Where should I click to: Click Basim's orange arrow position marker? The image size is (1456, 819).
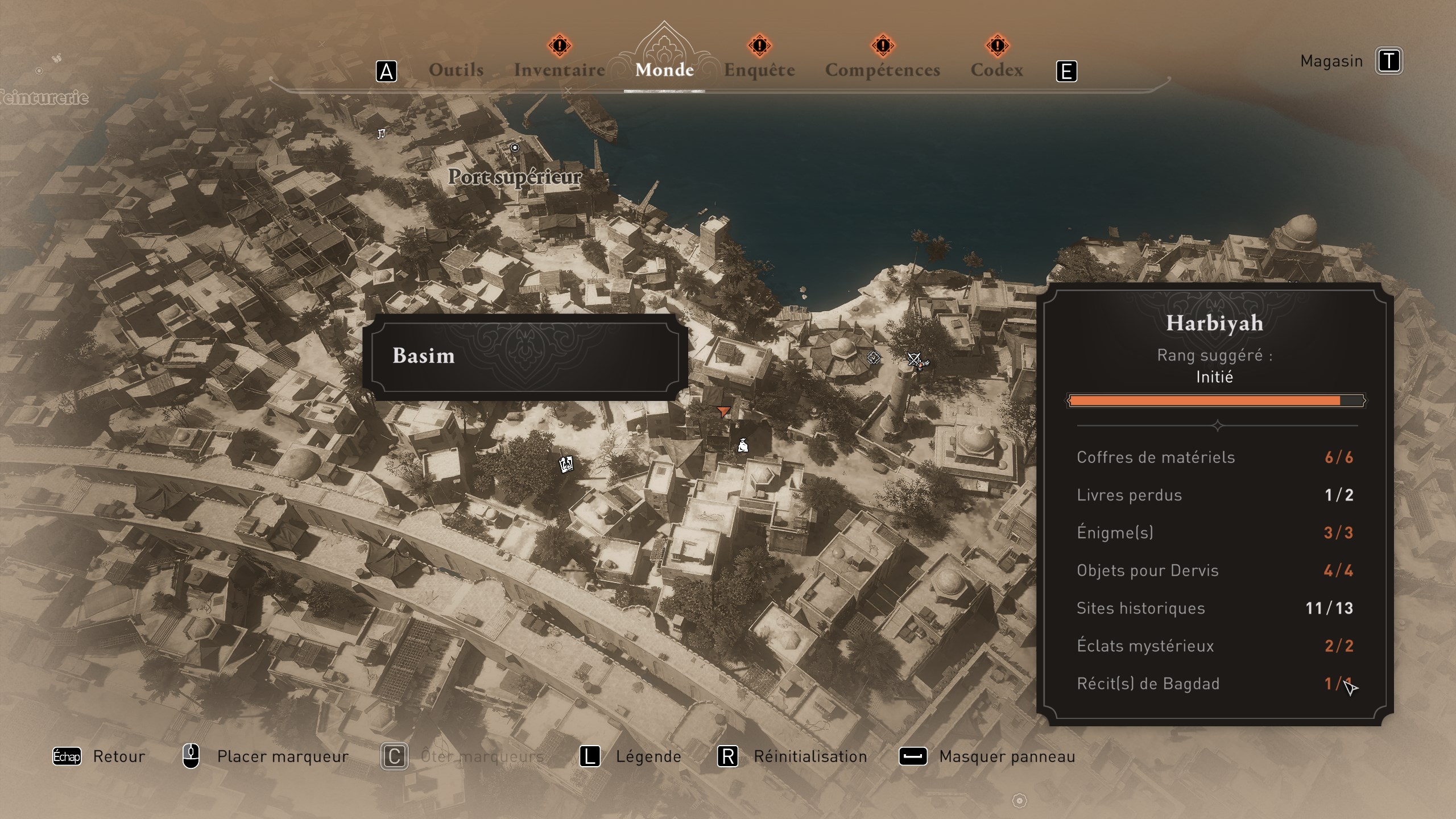723,411
